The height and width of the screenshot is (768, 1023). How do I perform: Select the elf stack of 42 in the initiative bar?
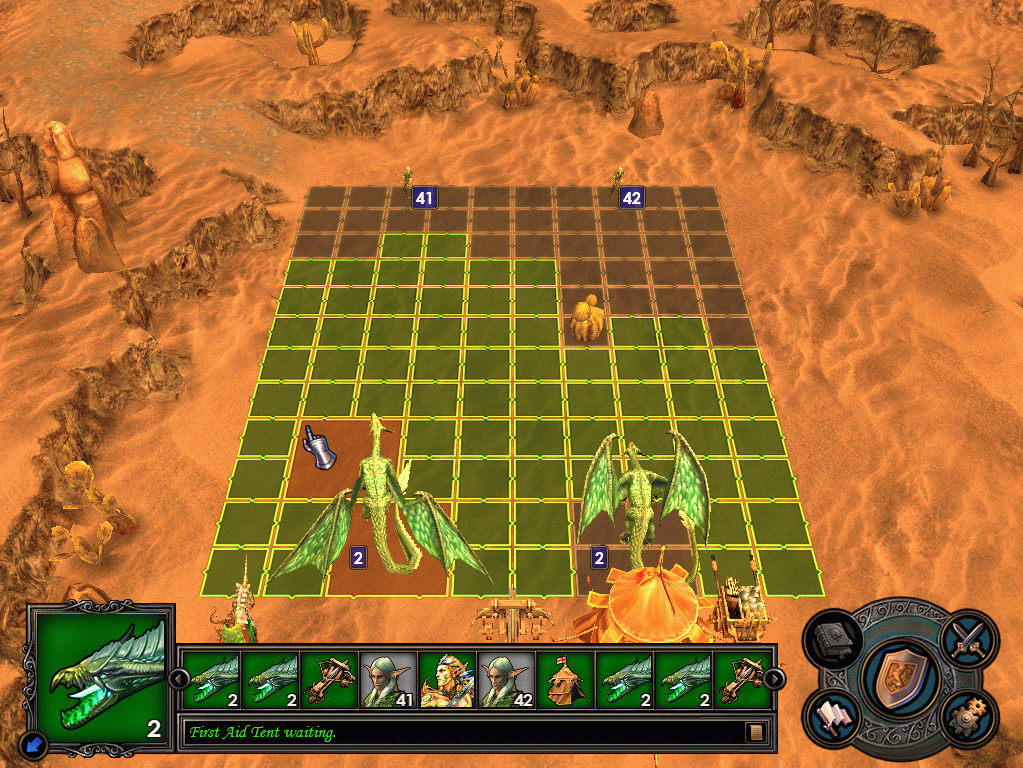(x=506, y=679)
